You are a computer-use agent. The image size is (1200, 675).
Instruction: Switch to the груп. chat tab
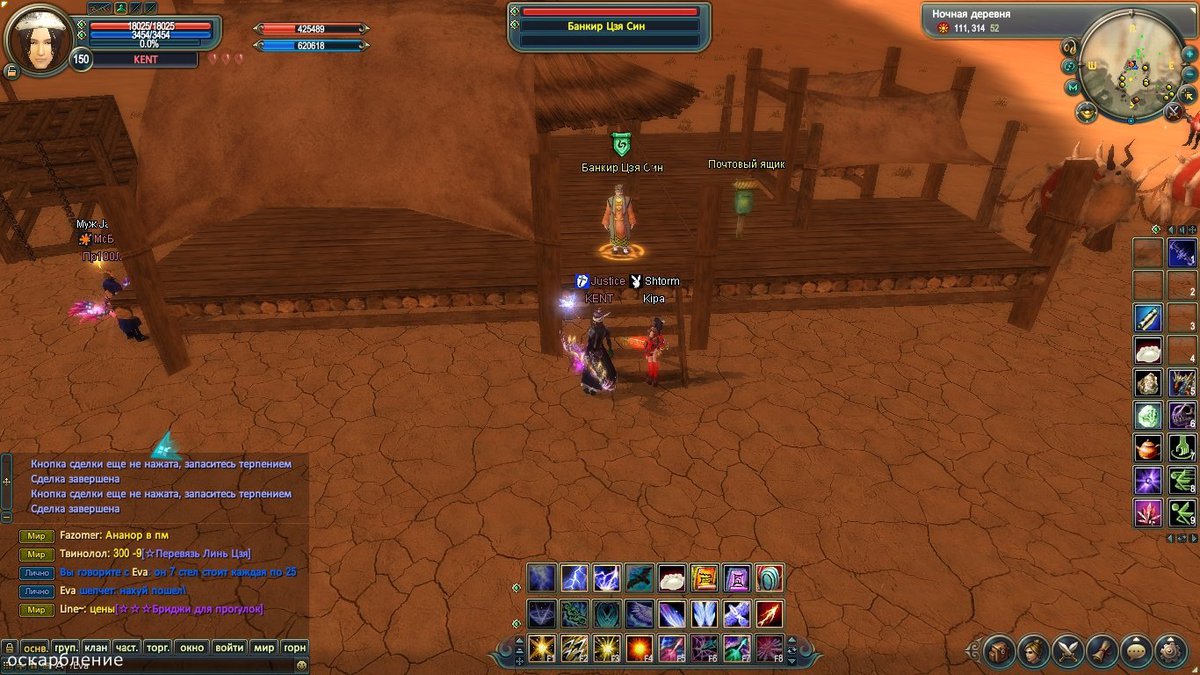tap(66, 647)
